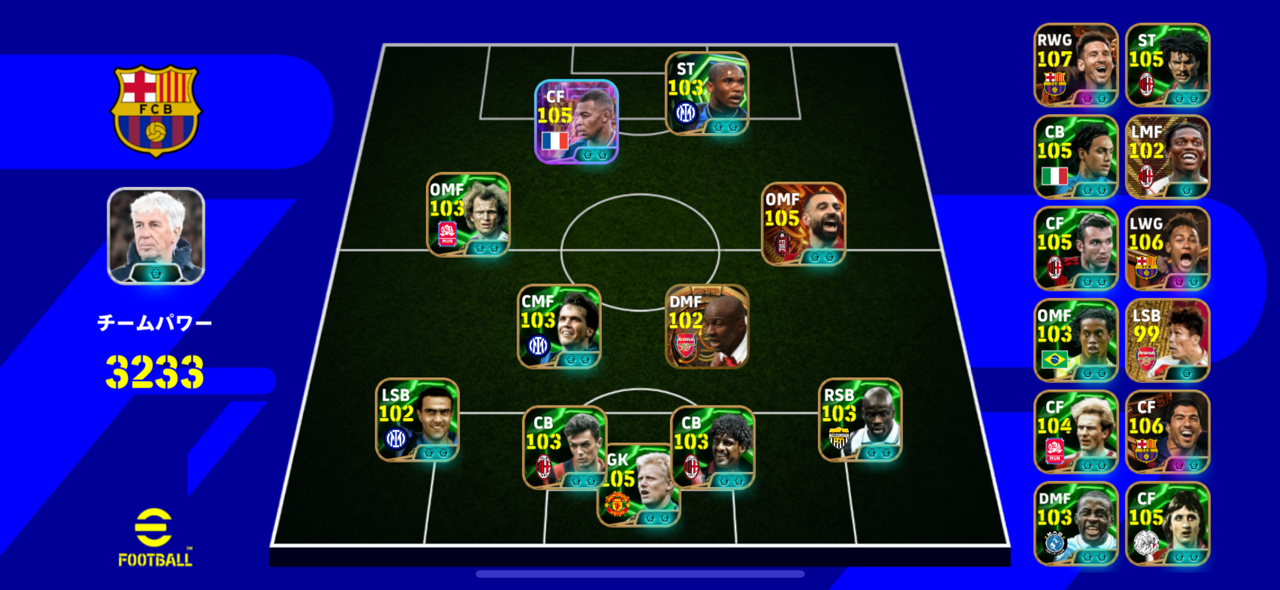The width and height of the screenshot is (1280, 590).
Task: Open the CMF 103 midfielder card
Action: pos(559,326)
